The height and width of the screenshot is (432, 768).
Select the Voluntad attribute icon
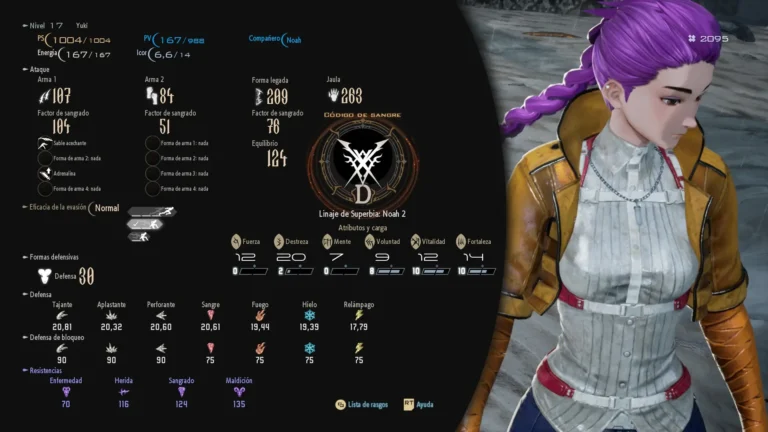point(370,241)
